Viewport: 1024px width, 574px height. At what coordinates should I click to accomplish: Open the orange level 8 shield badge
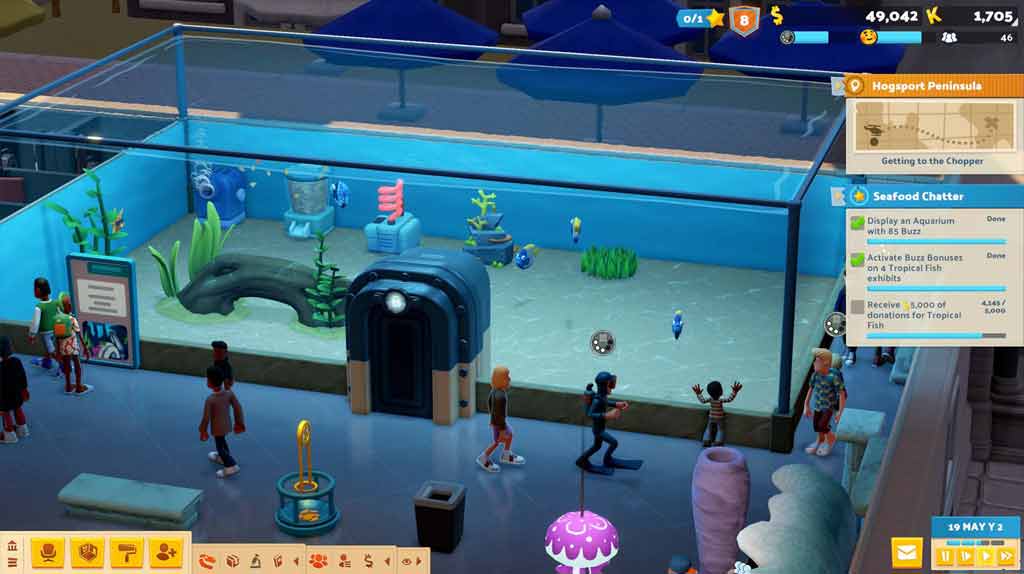pyautogui.click(x=744, y=20)
